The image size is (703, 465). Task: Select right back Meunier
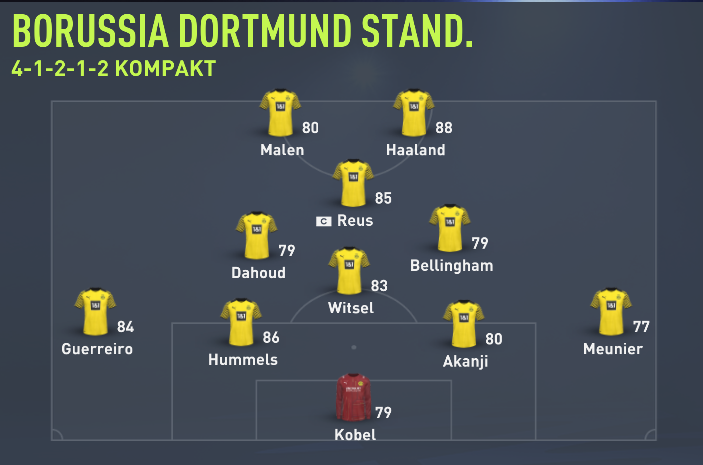pos(610,313)
